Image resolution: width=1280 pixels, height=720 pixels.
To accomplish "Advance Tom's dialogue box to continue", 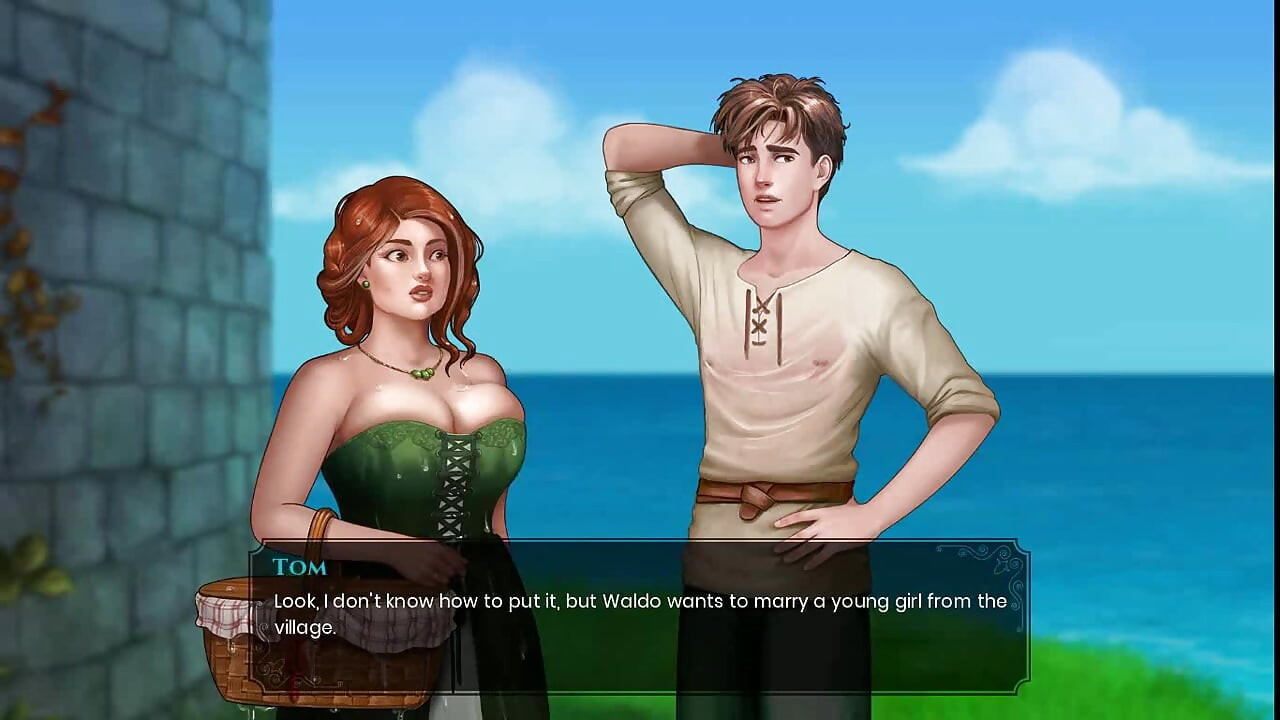I will (640, 616).
